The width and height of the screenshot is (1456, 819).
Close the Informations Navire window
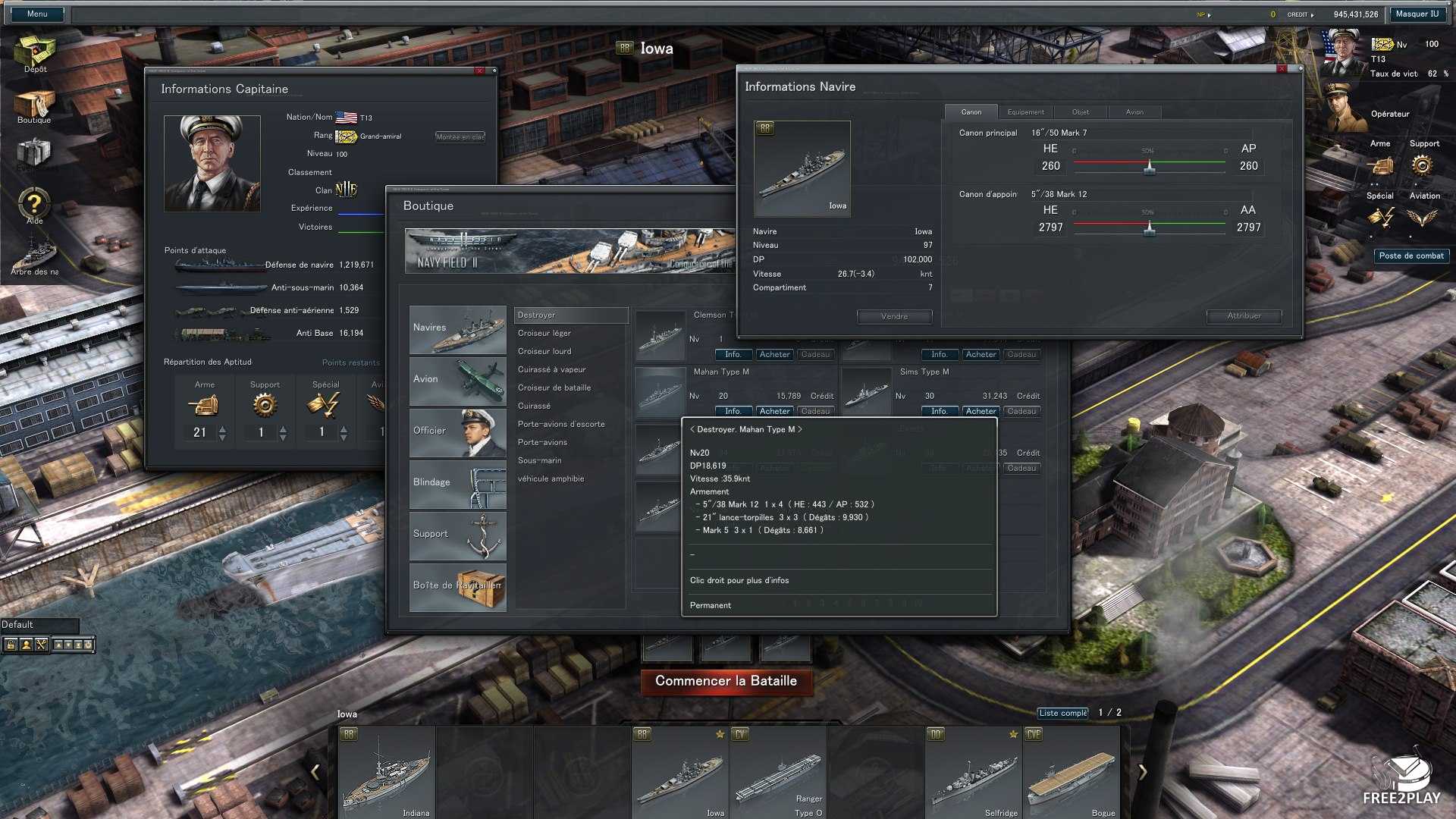1282,69
